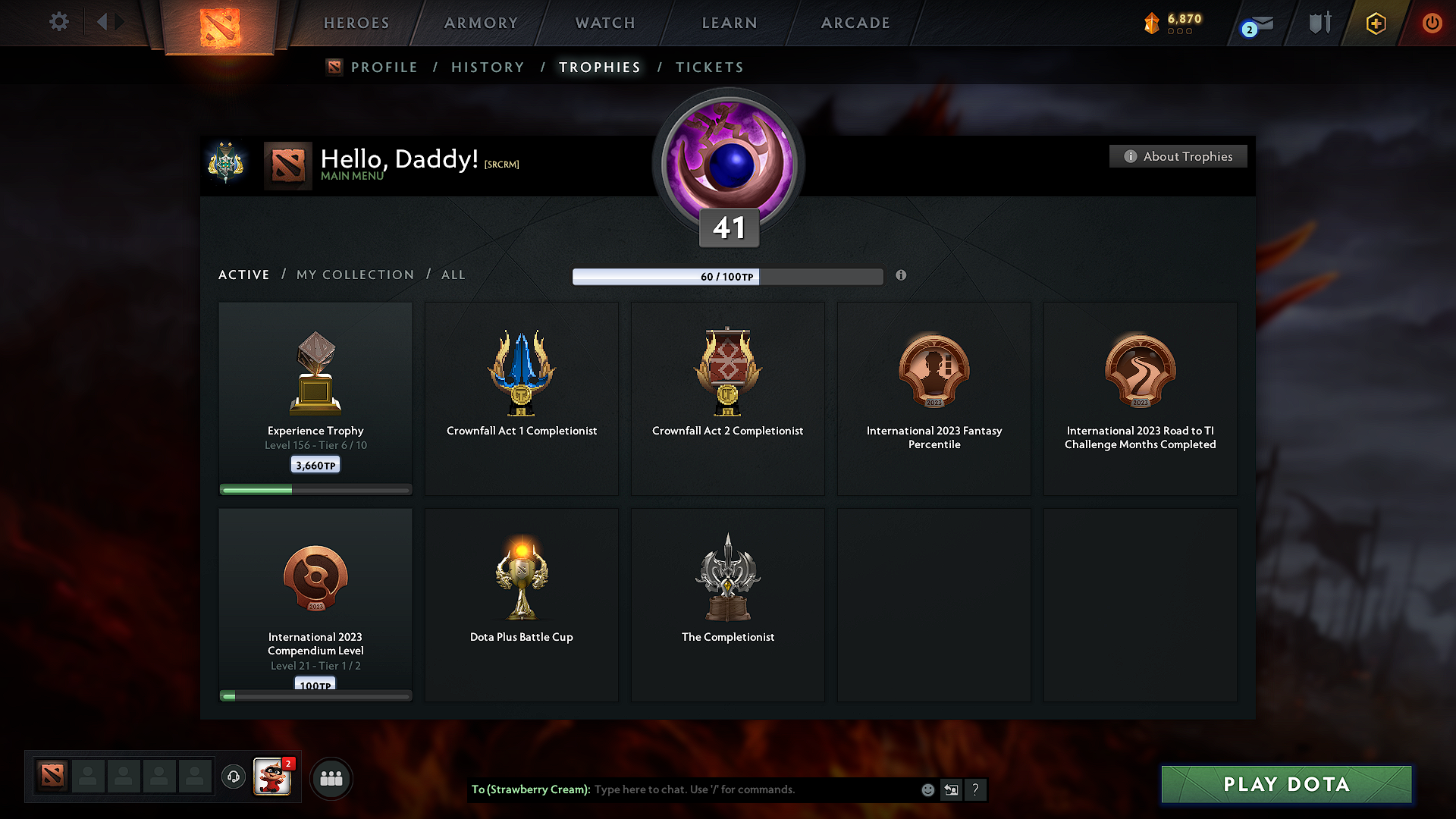1456x819 pixels.
Task: Select the MY COLLECTION filter
Action: coord(354,275)
